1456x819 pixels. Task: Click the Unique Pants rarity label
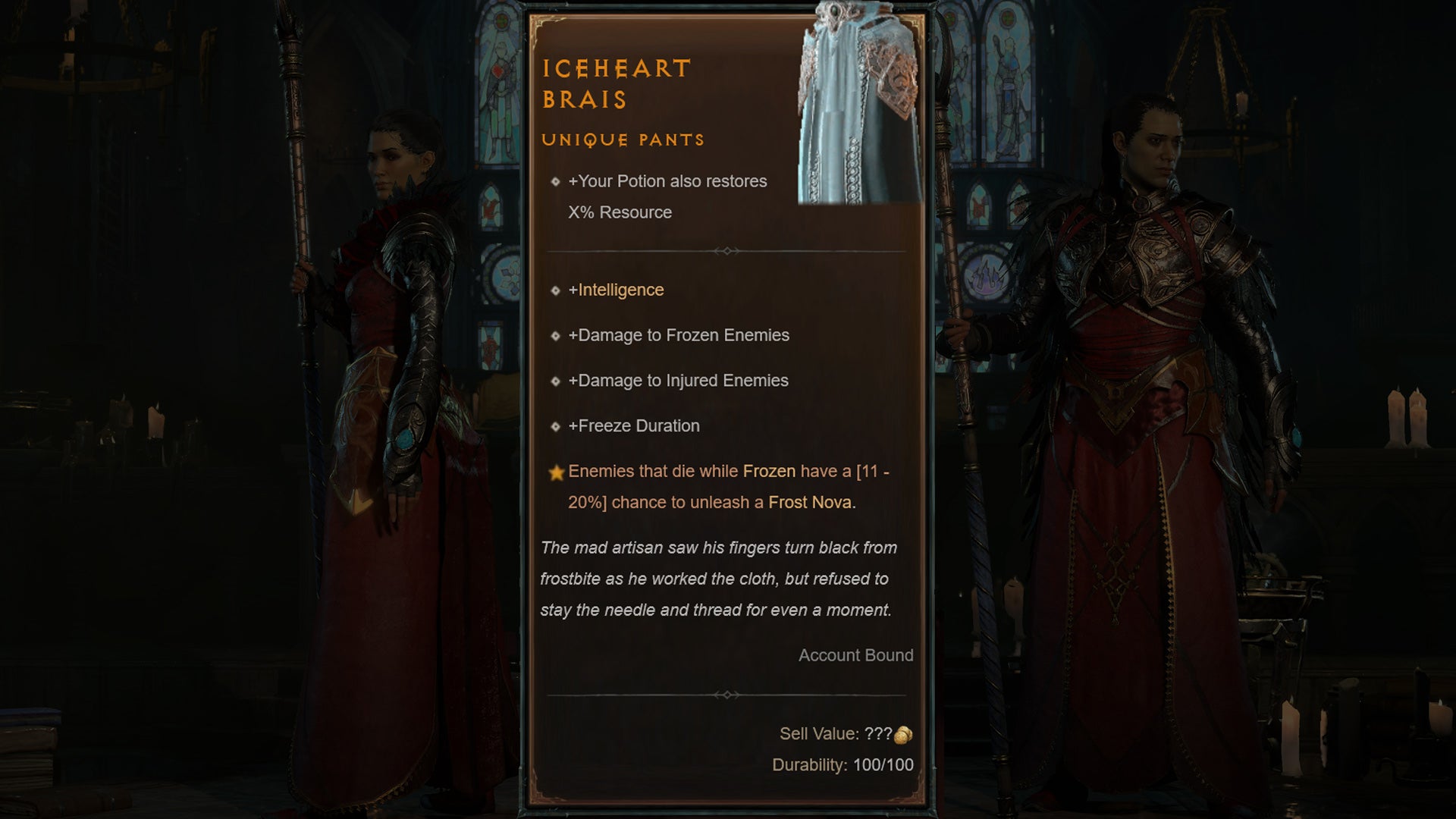tap(624, 140)
